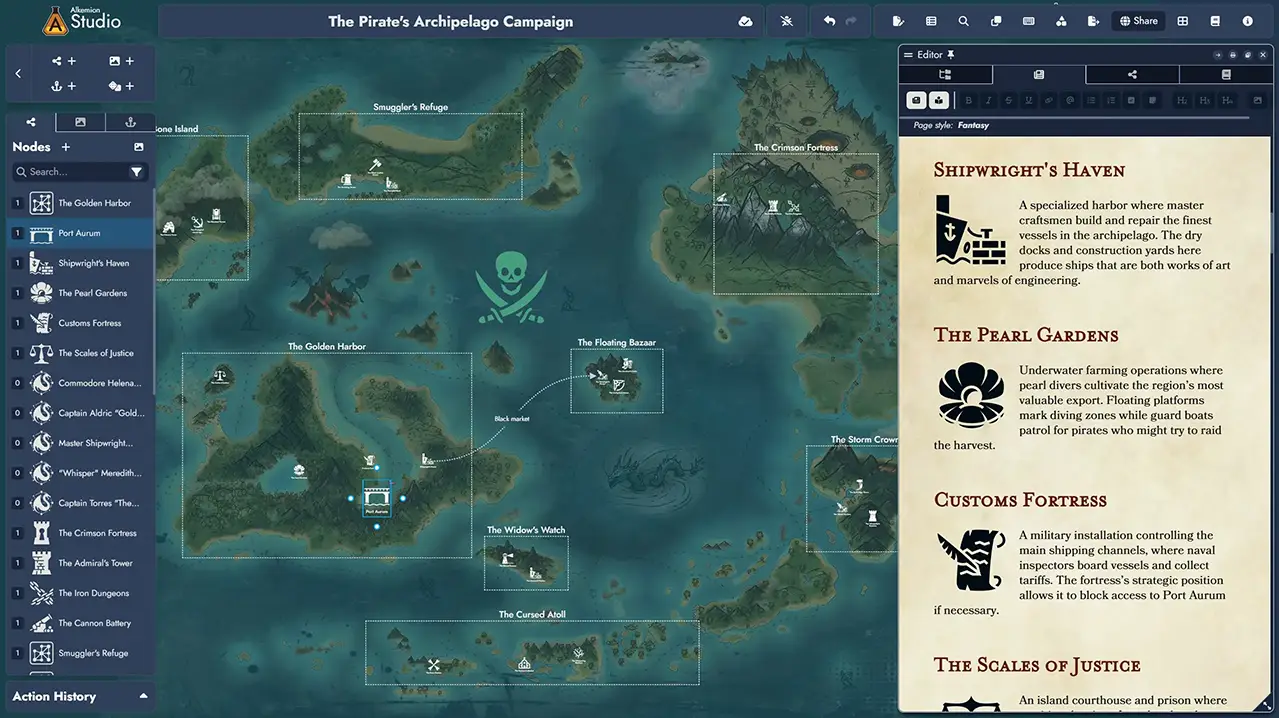
Task: Select the Port Aurum node on the map
Action: pyautogui.click(x=376, y=497)
